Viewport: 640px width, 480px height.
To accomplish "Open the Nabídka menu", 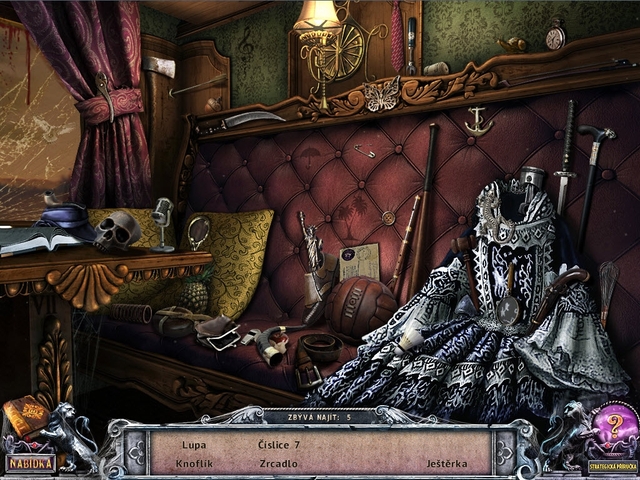I will (30, 464).
